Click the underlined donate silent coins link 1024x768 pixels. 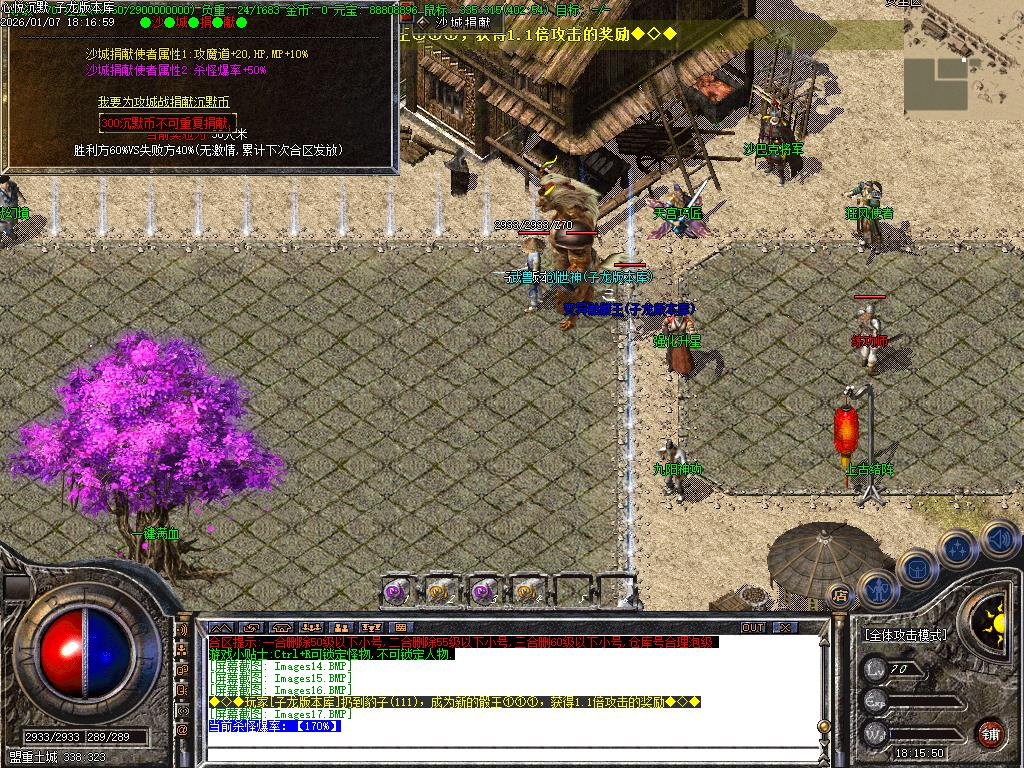(x=164, y=102)
